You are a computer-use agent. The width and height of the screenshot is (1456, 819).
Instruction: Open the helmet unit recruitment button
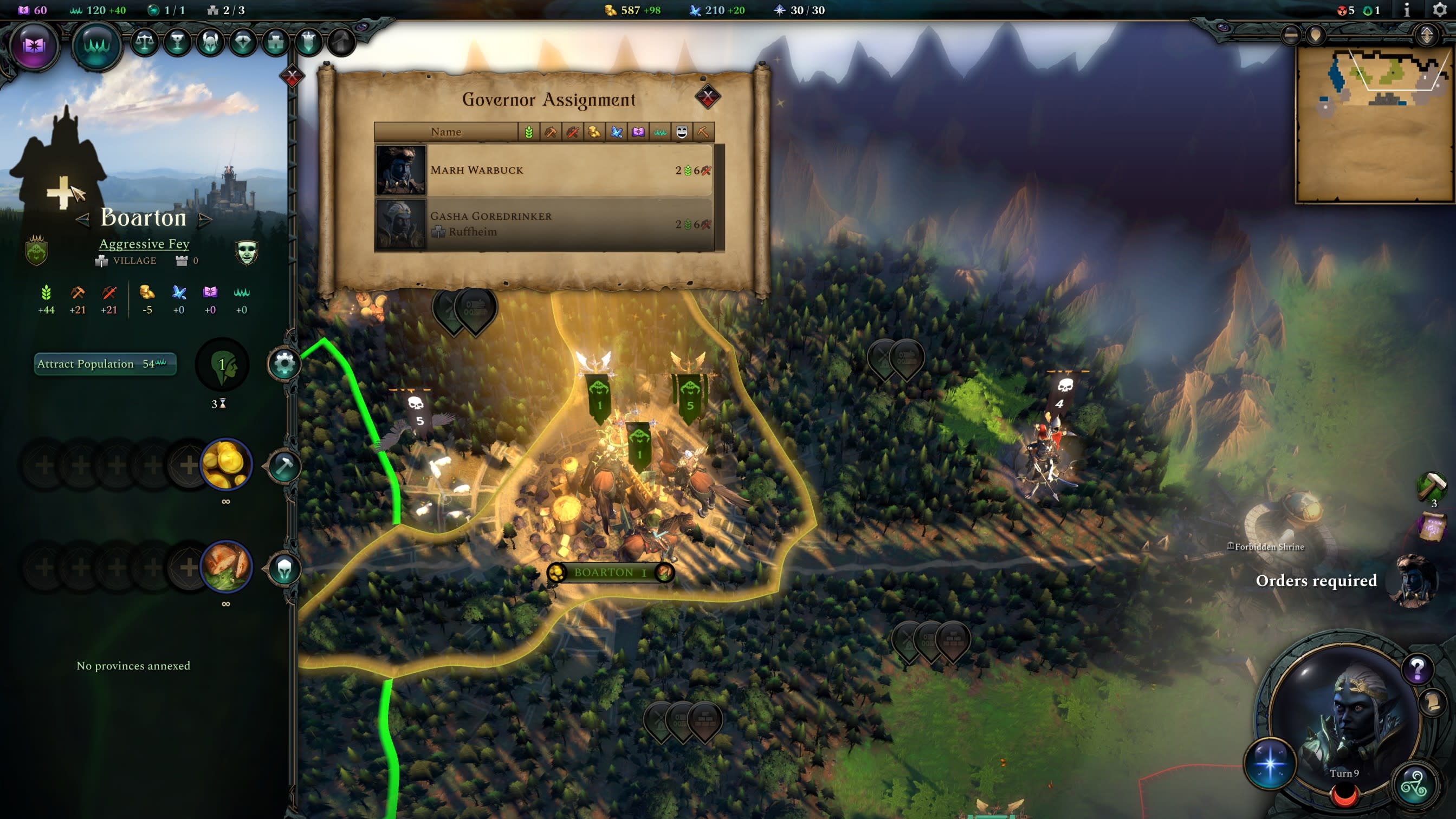pos(284,568)
